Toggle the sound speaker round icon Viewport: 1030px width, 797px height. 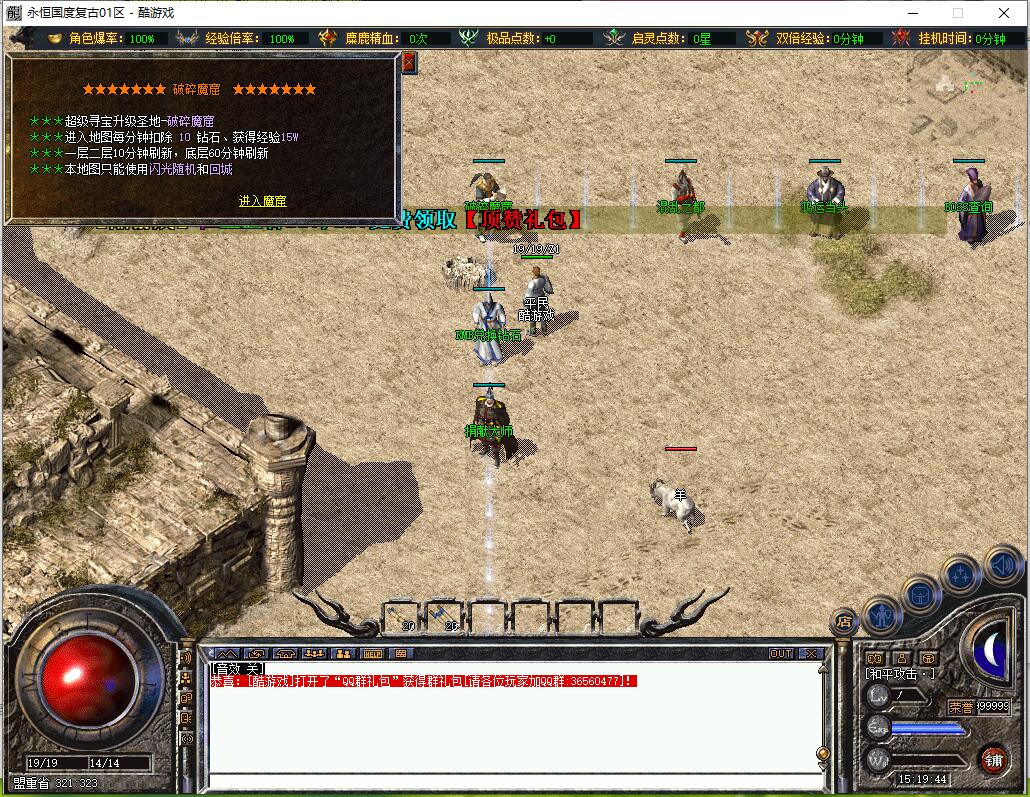pyautogui.click(x=1001, y=565)
